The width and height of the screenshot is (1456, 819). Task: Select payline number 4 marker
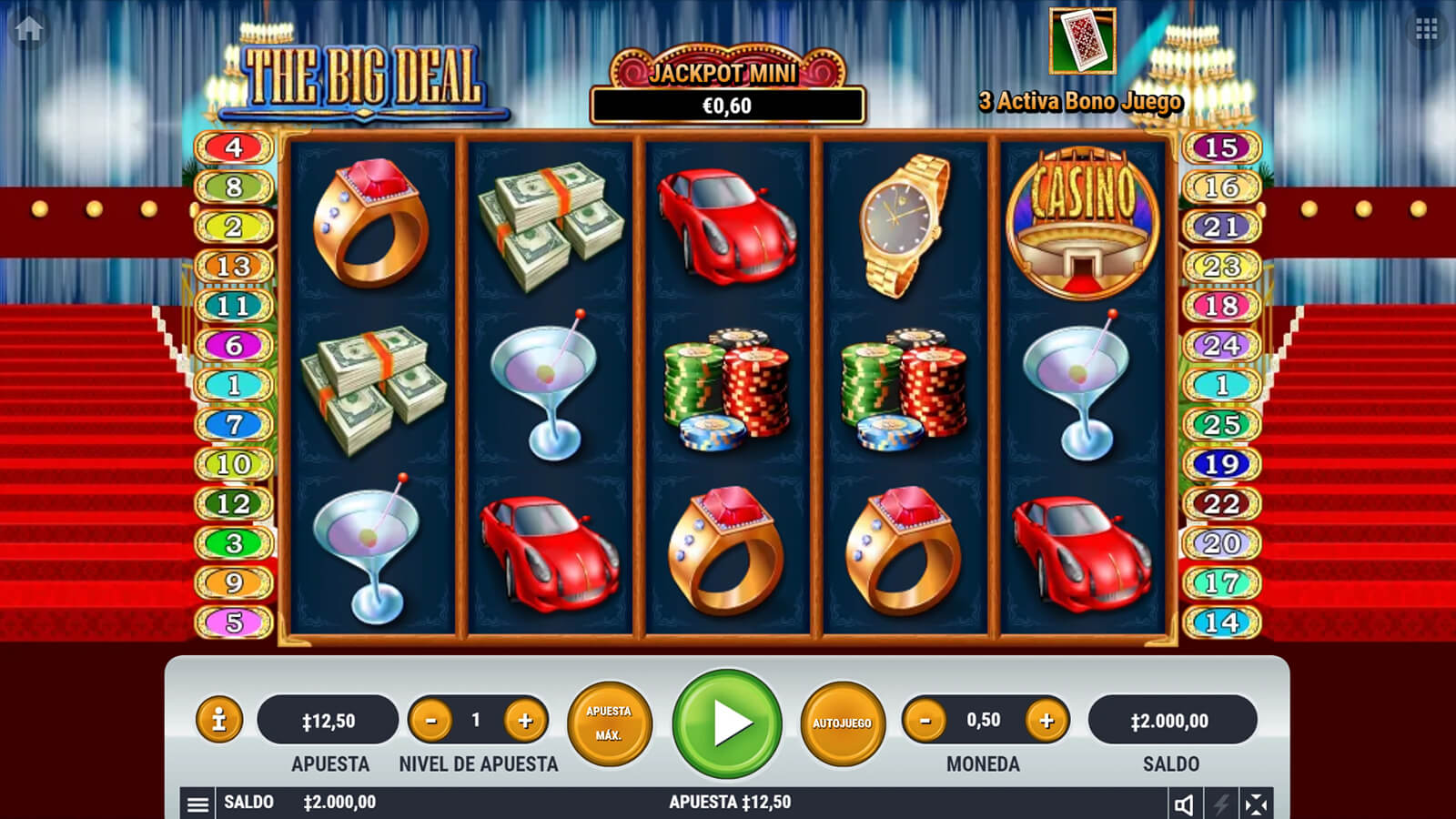[234, 147]
